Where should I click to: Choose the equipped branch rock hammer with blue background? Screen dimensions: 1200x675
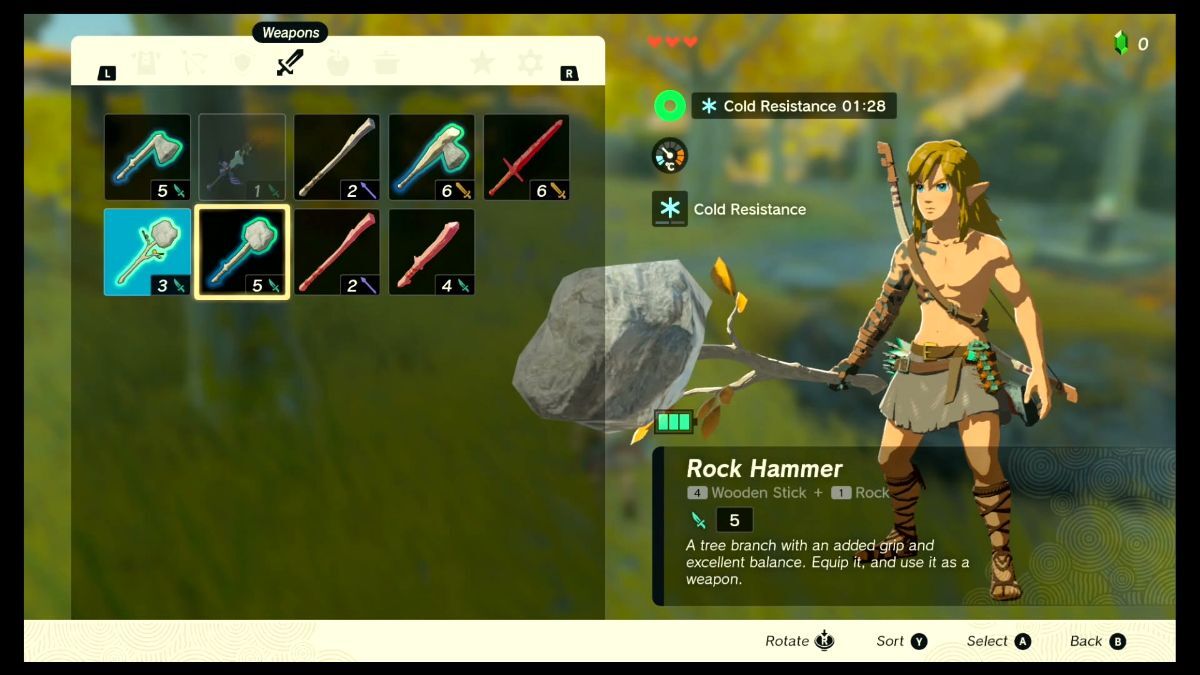click(x=147, y=252)
